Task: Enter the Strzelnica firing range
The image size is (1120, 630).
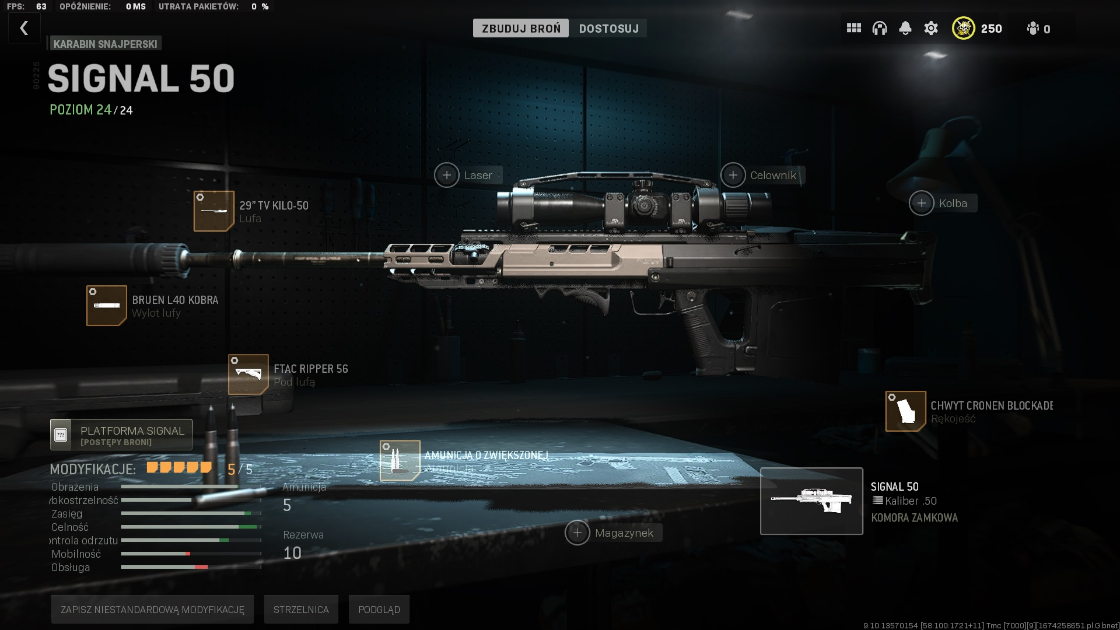Action: coord(301,609)
